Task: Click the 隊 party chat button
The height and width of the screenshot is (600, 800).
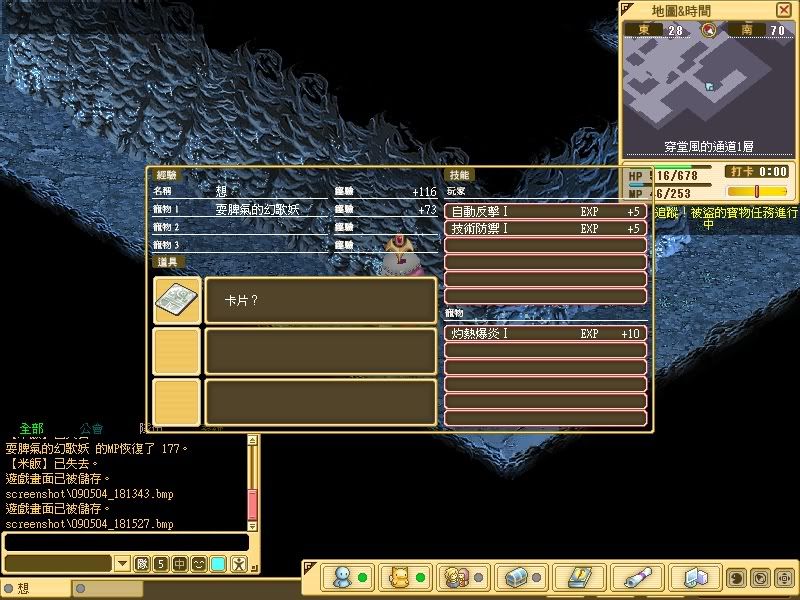Action: 141,564
